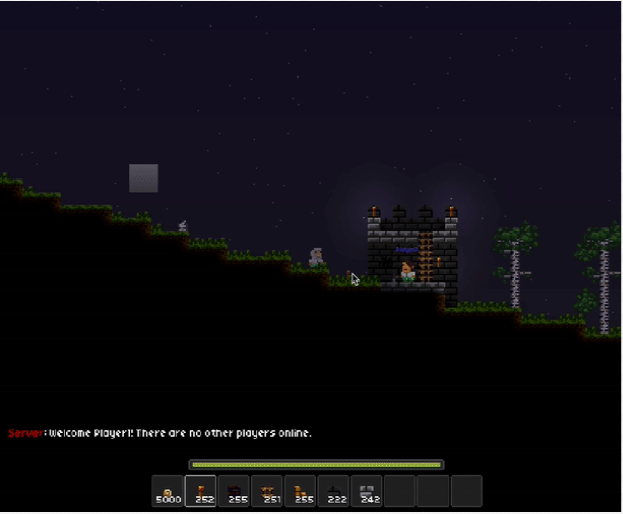Select the hotbar slot showing 222

point(333,491)
